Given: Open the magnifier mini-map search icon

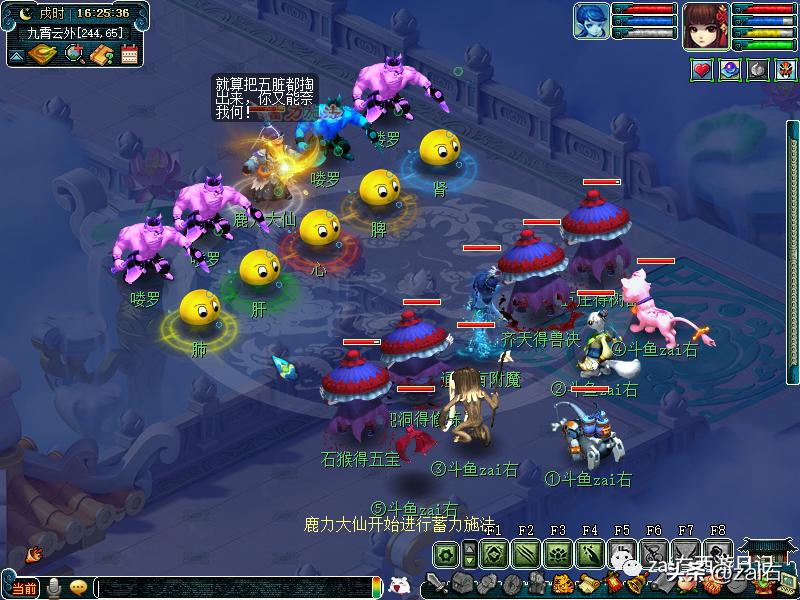Looking at the screenshot, I should click(74, 54).
